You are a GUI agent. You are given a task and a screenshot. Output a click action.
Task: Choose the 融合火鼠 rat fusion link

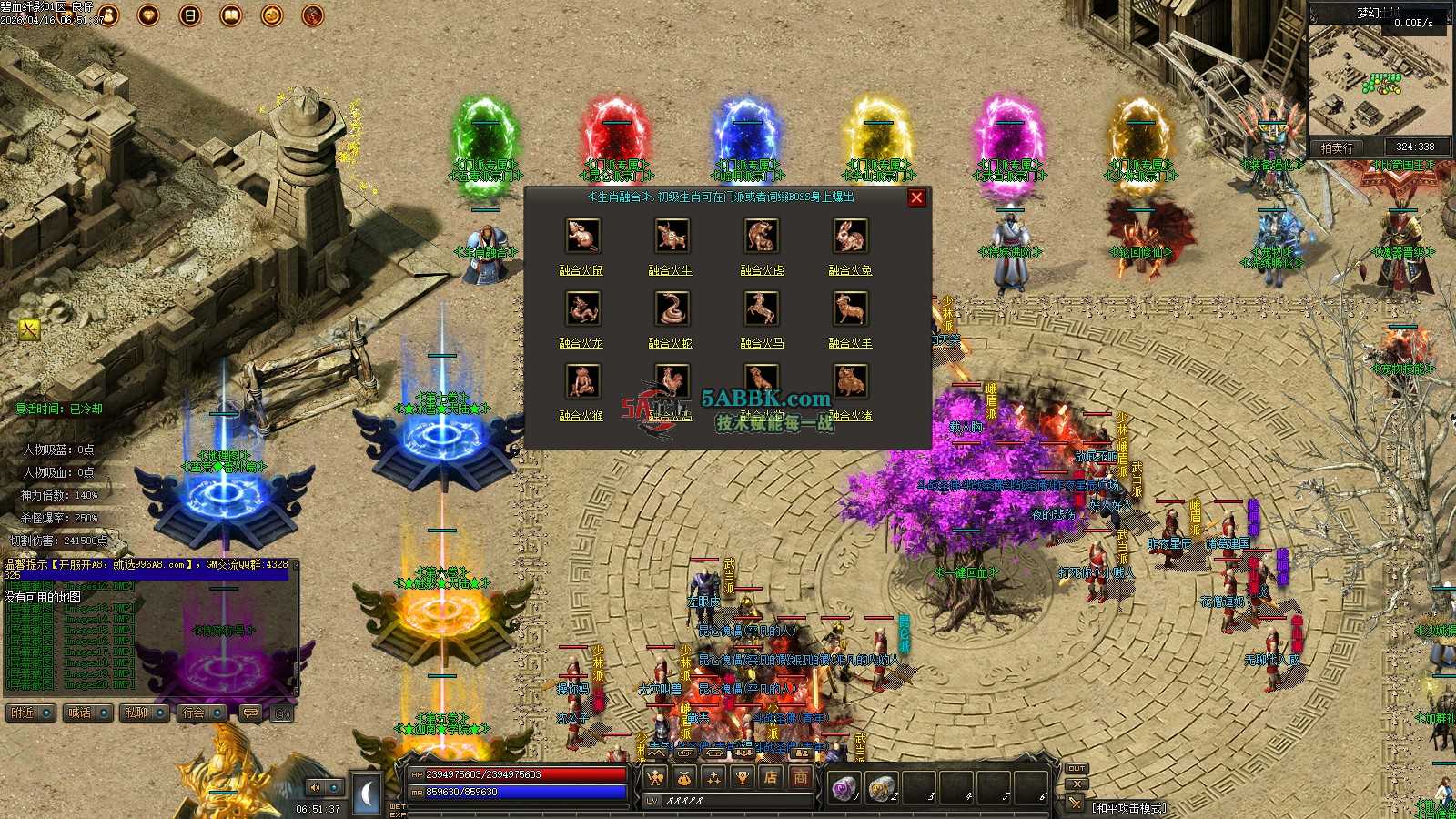tap(581, 270)
